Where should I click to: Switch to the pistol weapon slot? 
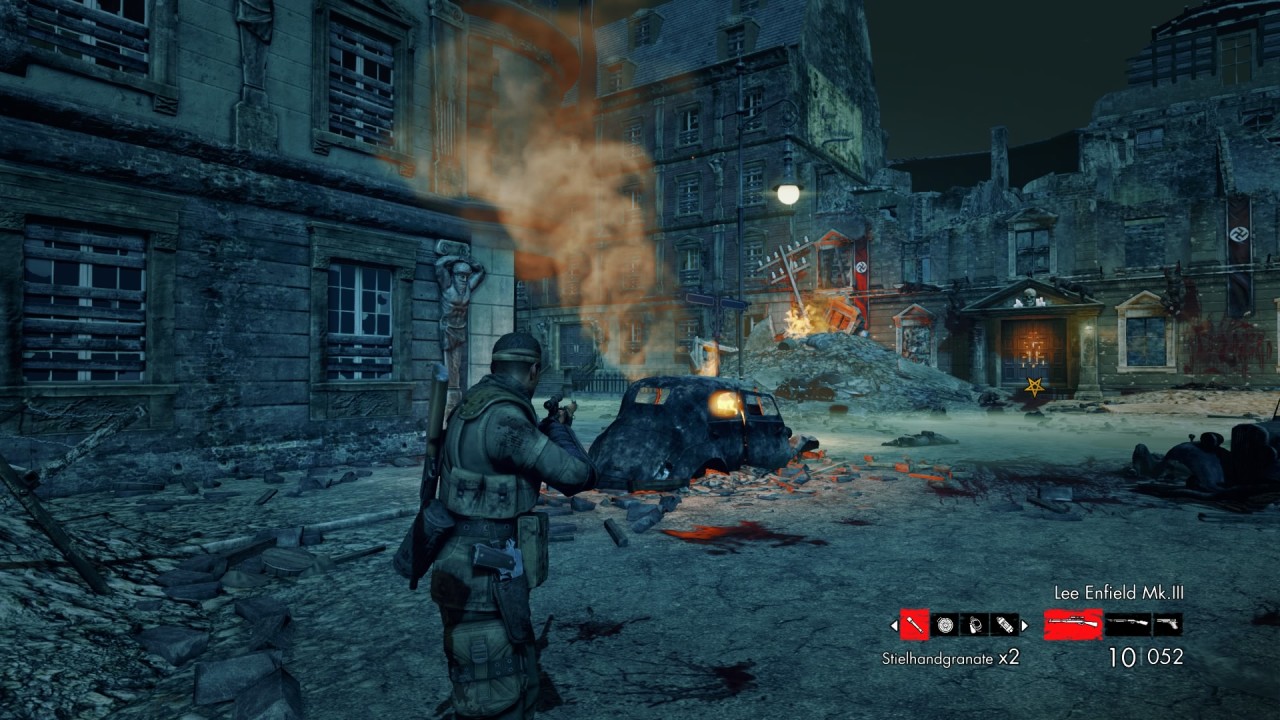pos(1168,625)
